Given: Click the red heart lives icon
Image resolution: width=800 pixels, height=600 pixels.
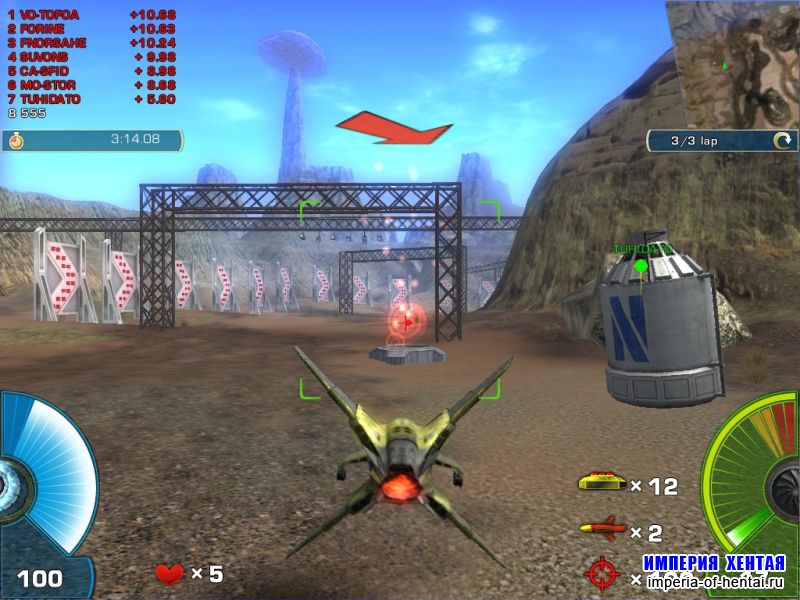Looking at the screenshot, I should (x=170, y=573).
